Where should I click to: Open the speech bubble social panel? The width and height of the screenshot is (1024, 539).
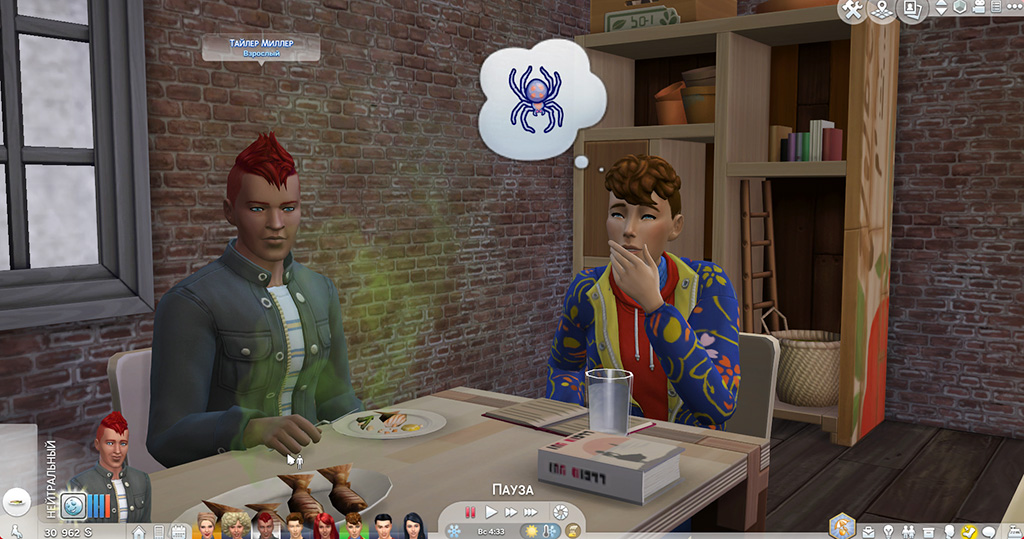989,530
